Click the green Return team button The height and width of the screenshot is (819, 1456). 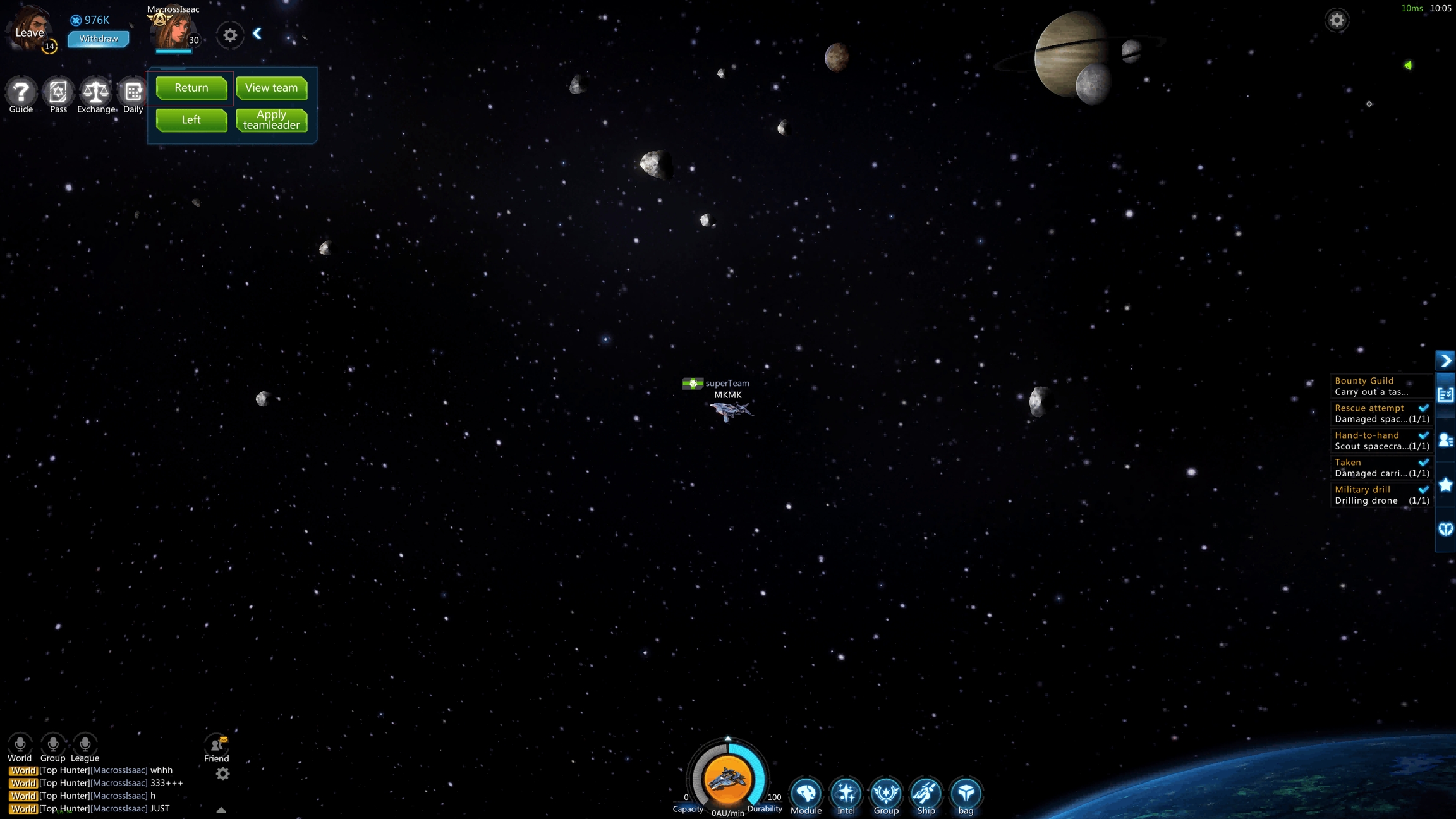pos(191,88)
